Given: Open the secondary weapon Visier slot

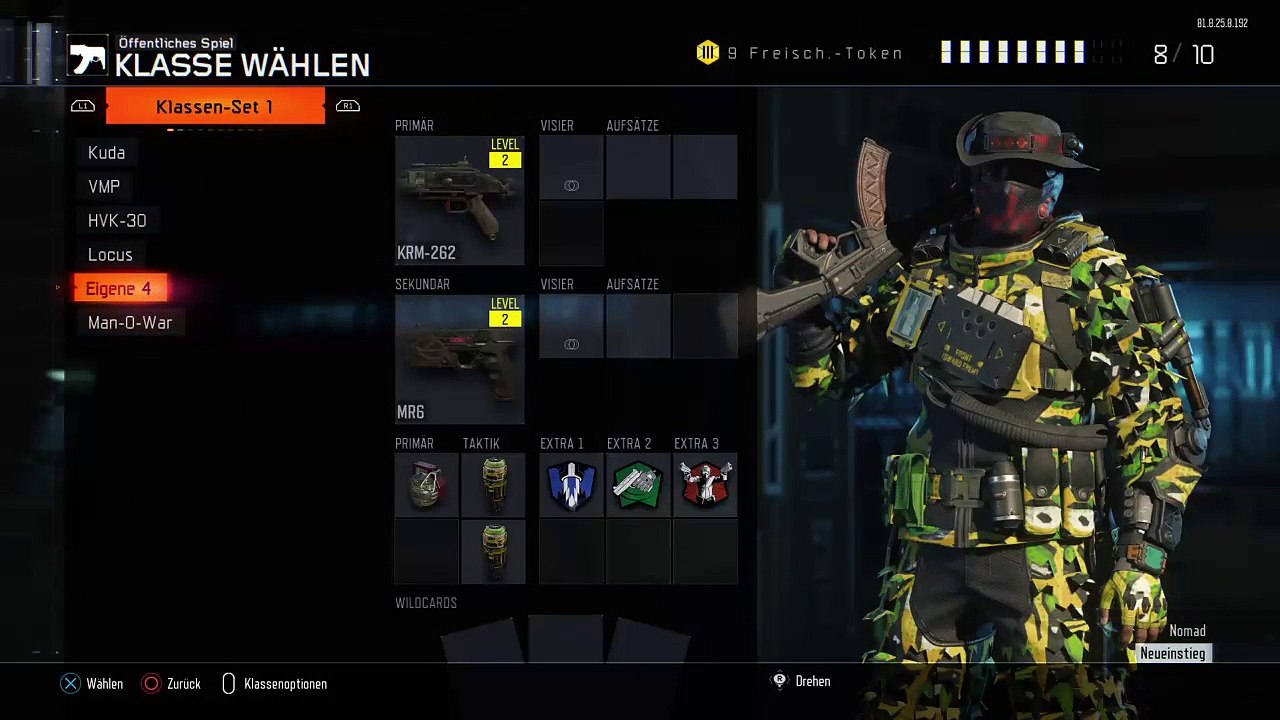Looking at the screenshot, I should click(x=571, y=326).
